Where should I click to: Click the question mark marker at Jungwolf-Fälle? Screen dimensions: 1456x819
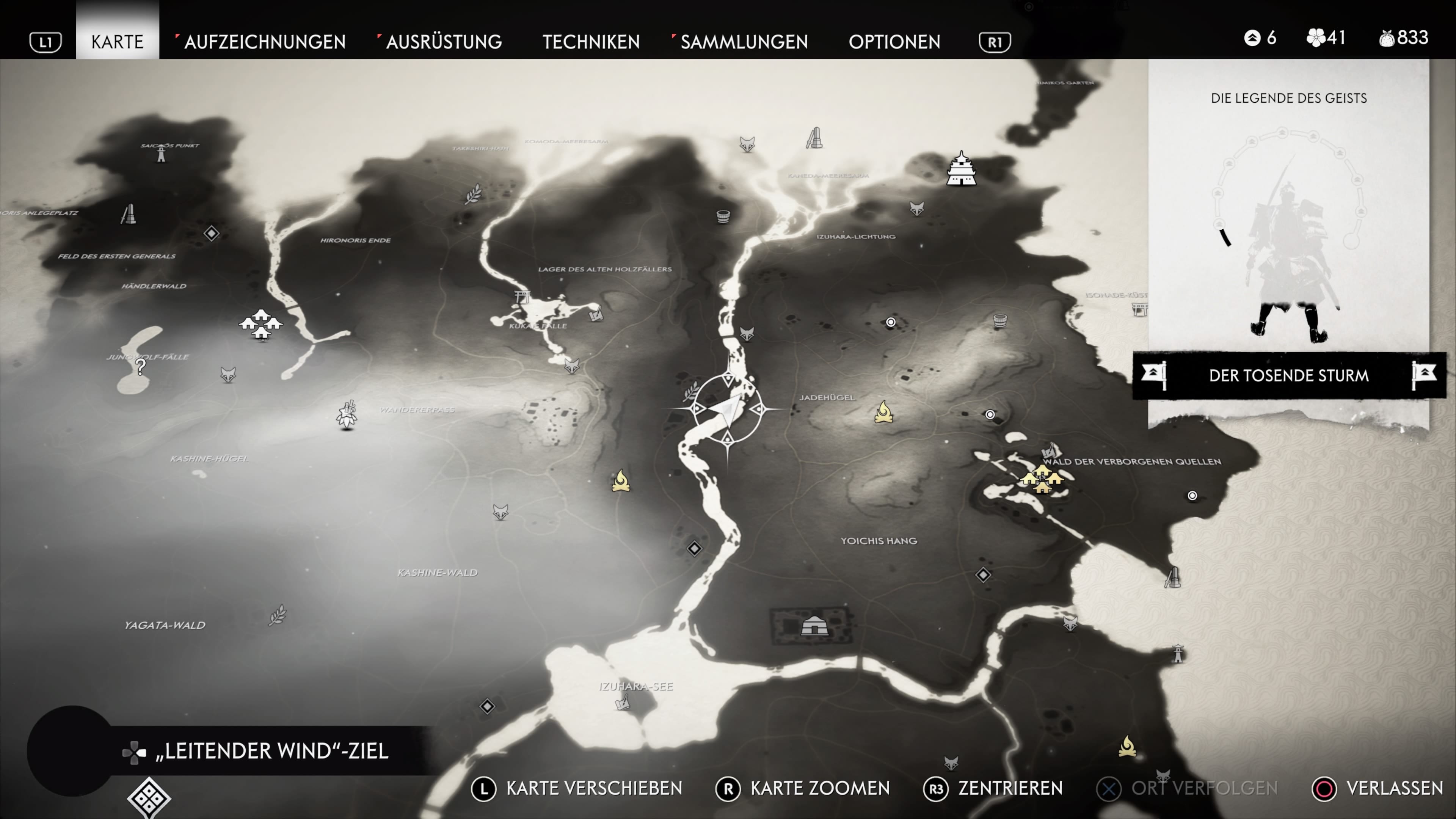point(140,367)
